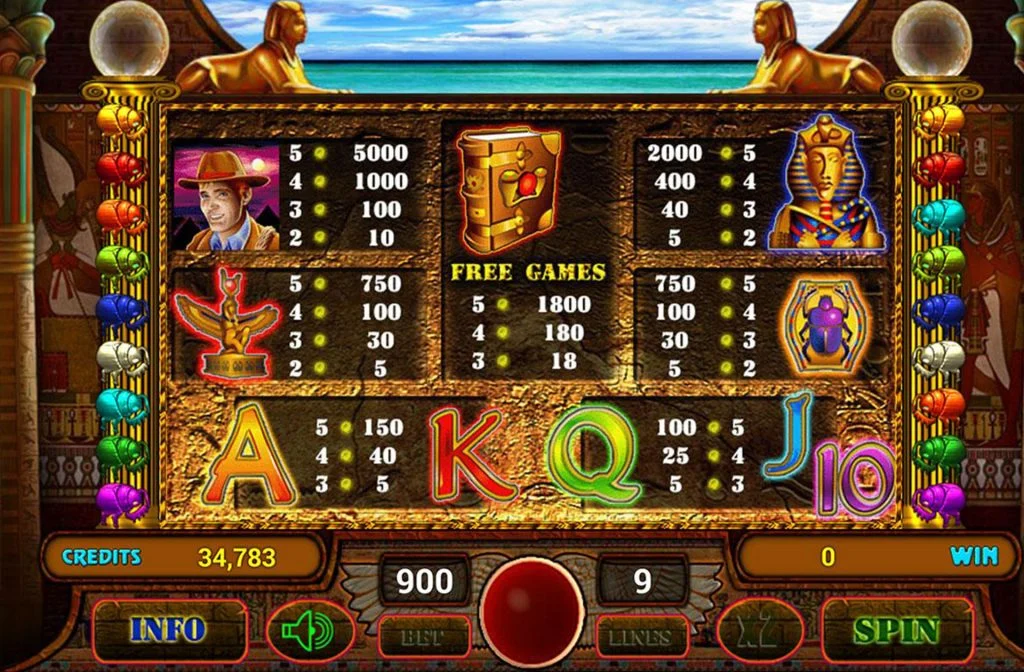This screenshot has height=672, width=1024.
Task: Toggle sound with the green speaker icon
Action: click(310, 631)
